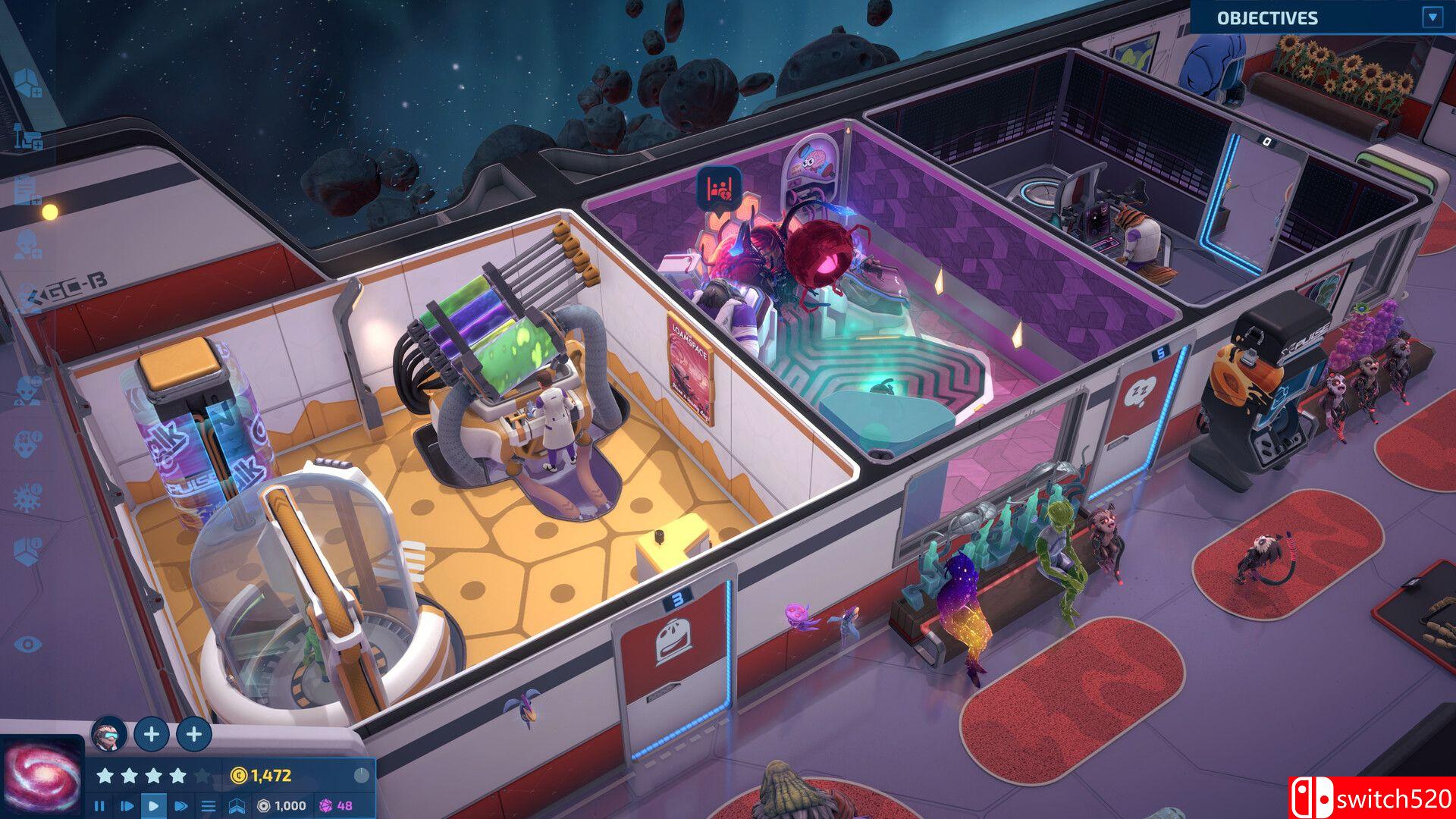Viewport: 1456px width, 819px height.
Task: Open the three-line menu button
Action: (x=209, y=805)
